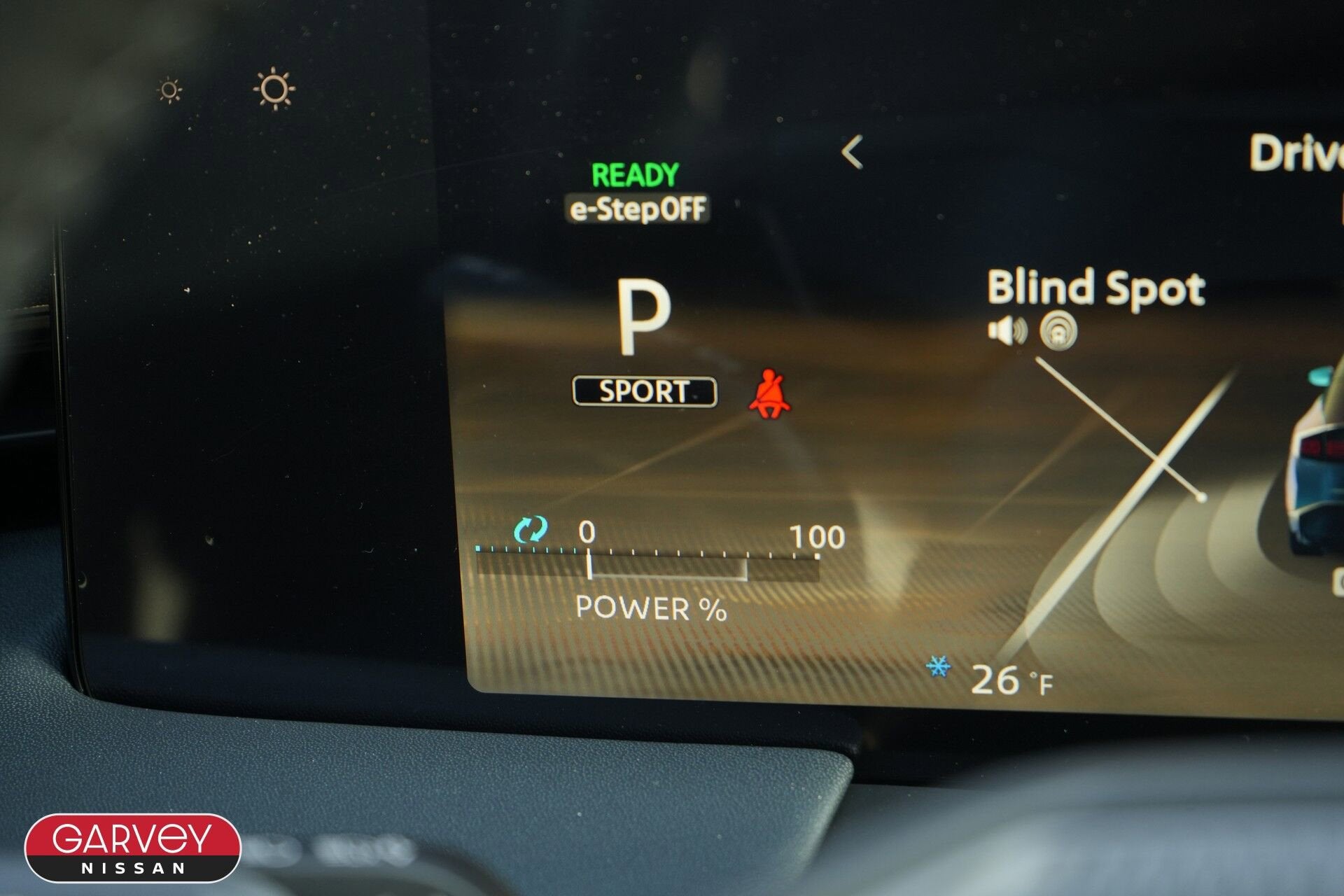The width and height of the screenshot is (1344, 896).
Task: Tap the smaller dim brightness sun icon
Action: (169, 90)
